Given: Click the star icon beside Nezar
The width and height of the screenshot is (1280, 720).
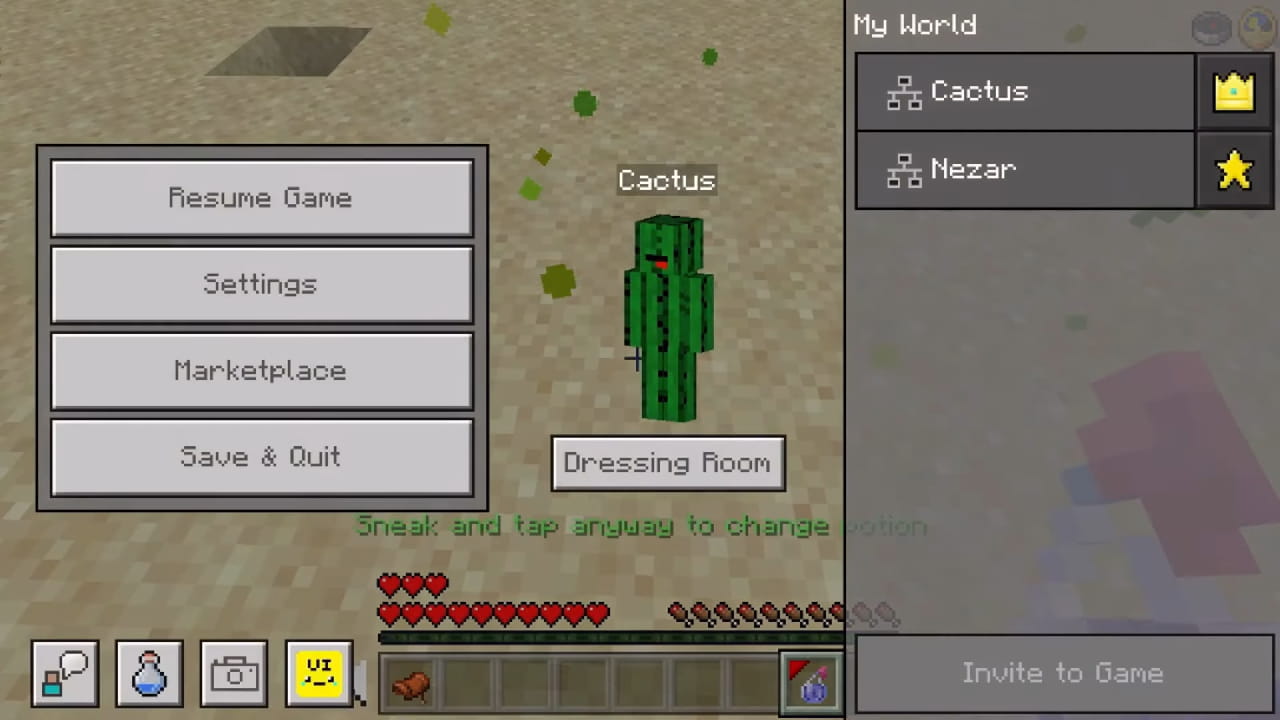Looking at the screenshot, I should point(1234,170).
